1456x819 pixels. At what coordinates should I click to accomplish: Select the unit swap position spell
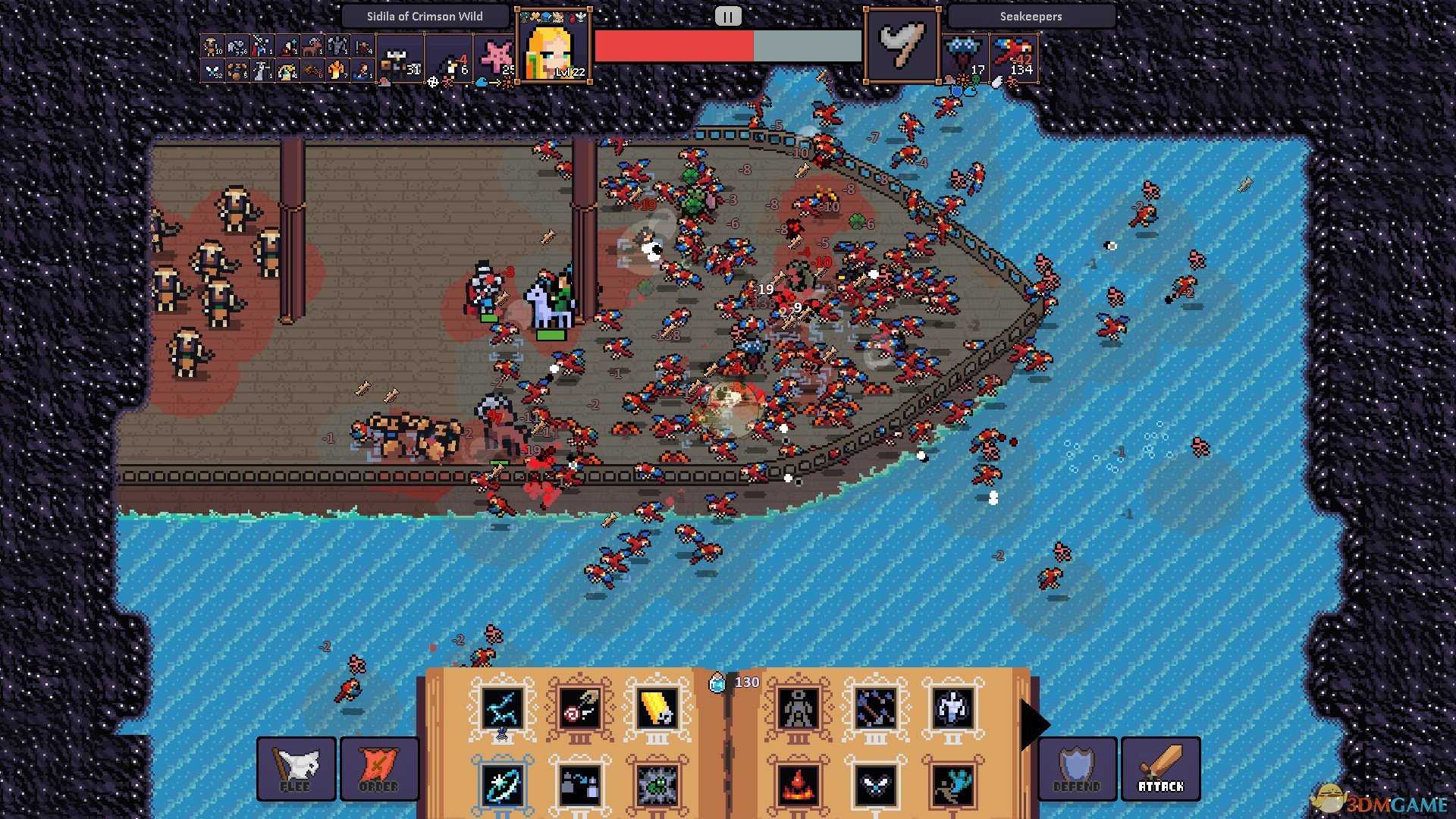tap(579, 784)
